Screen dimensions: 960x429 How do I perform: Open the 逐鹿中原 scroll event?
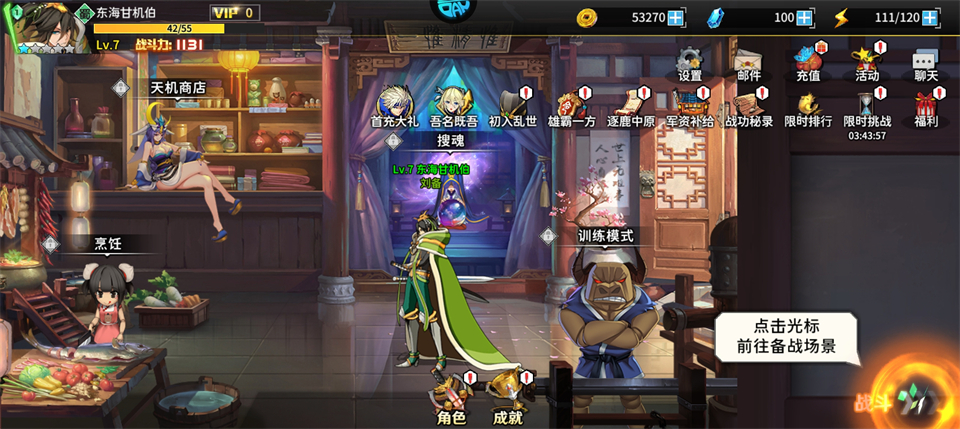pyautogui.click(x=630, y=106)
